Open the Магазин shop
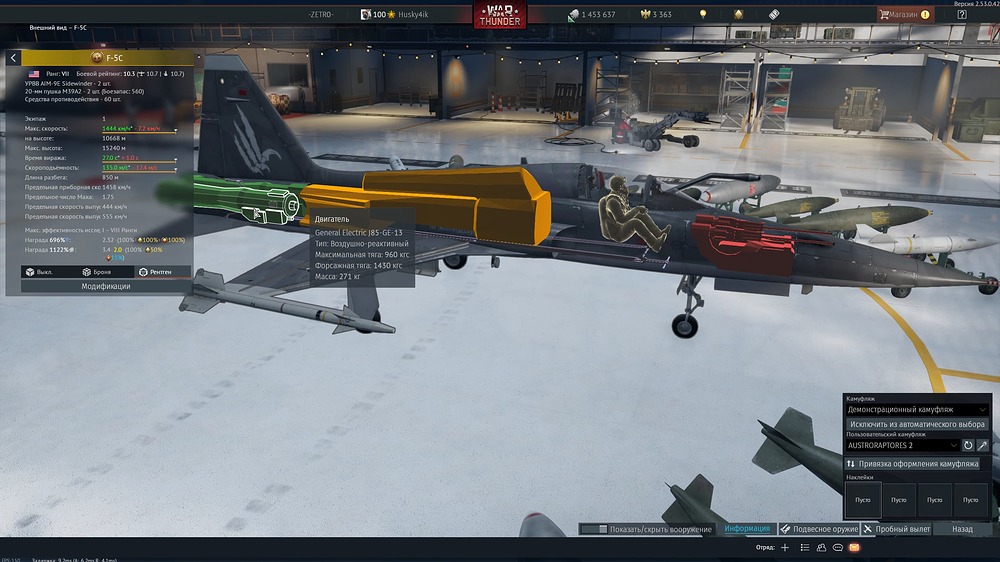The height and width of the screenshot is (562, 1000). pos(905,15)
